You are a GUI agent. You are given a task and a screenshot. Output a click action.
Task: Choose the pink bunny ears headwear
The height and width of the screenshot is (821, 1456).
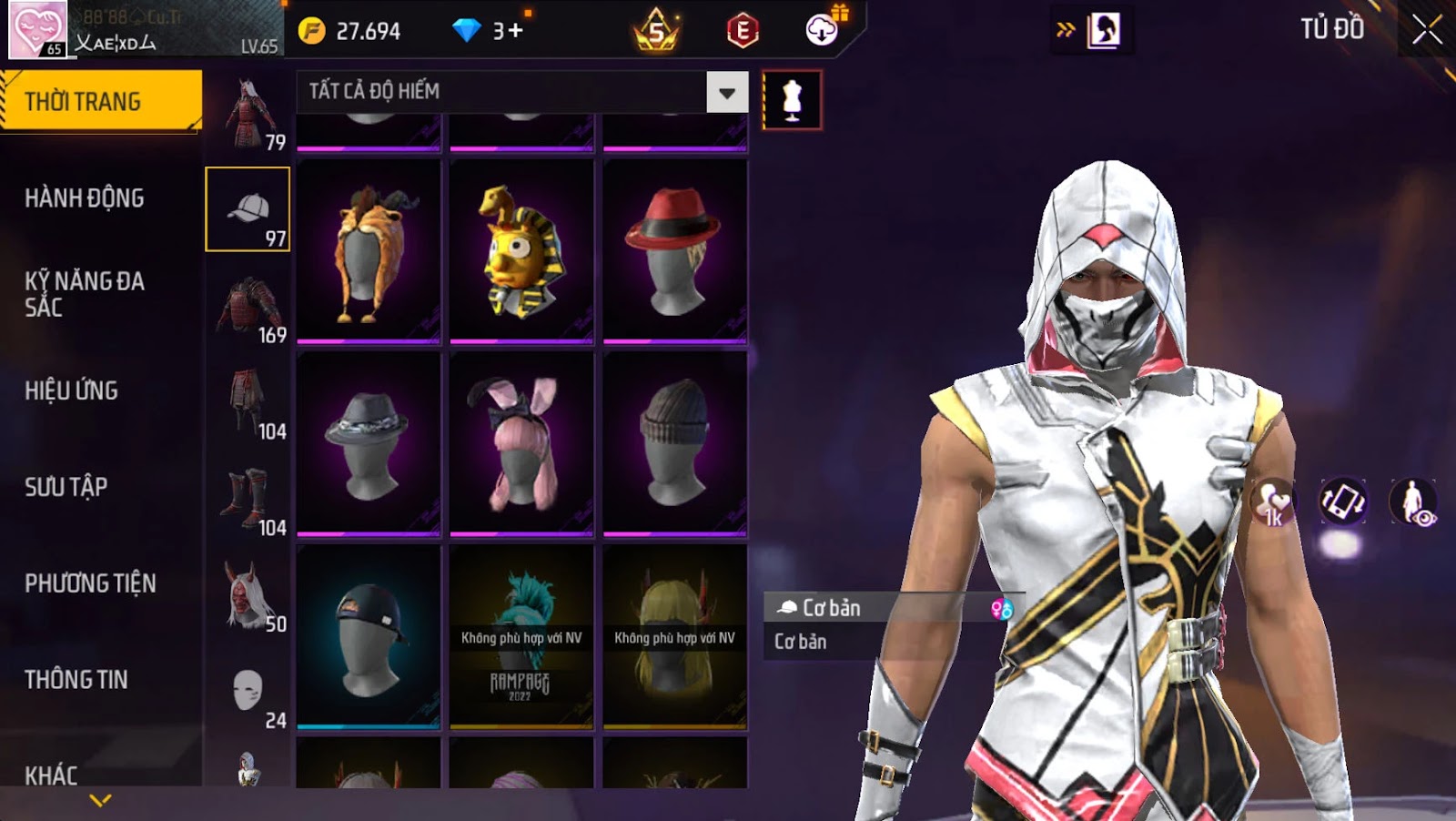tap(521, 444)
